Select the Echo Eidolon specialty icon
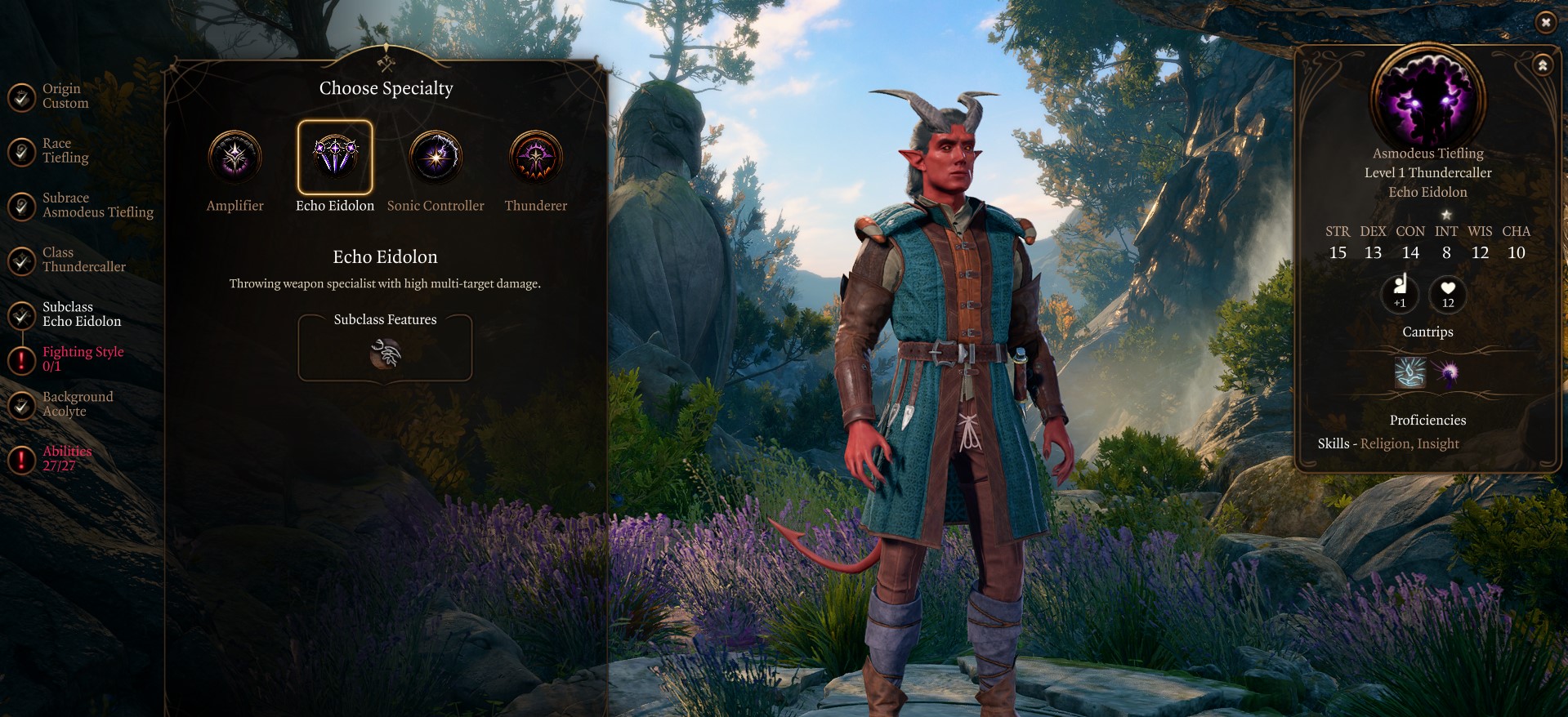The image size is (1568, 717). [335, 156]
